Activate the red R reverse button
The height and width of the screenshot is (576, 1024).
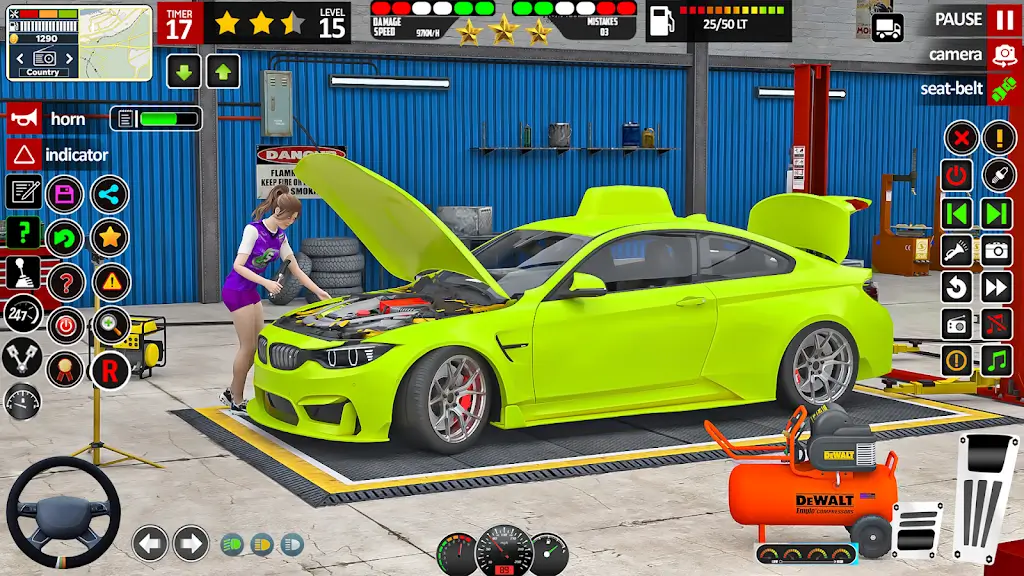click(x=110, y=369)
